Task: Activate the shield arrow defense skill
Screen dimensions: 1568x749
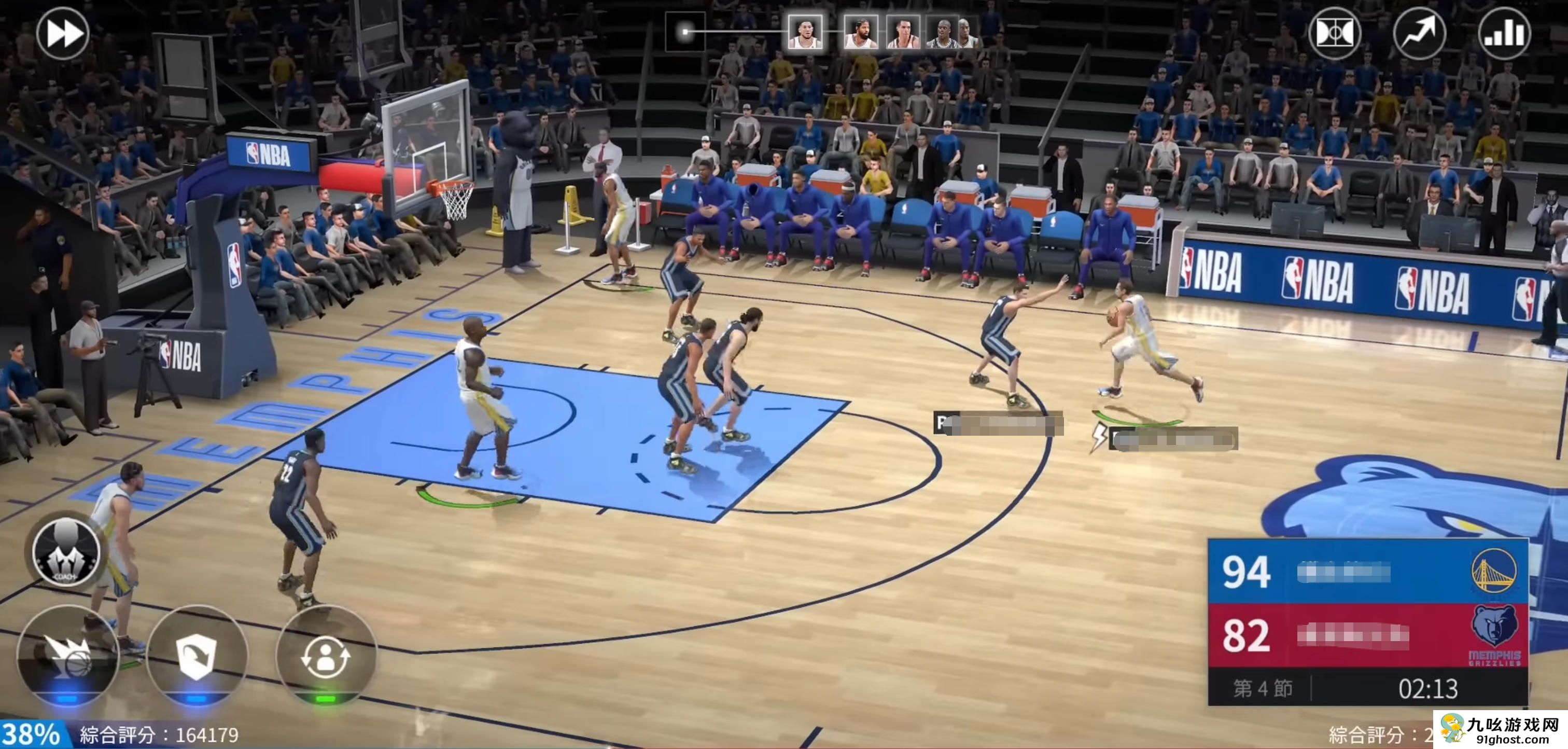Action: pos(197,657)
